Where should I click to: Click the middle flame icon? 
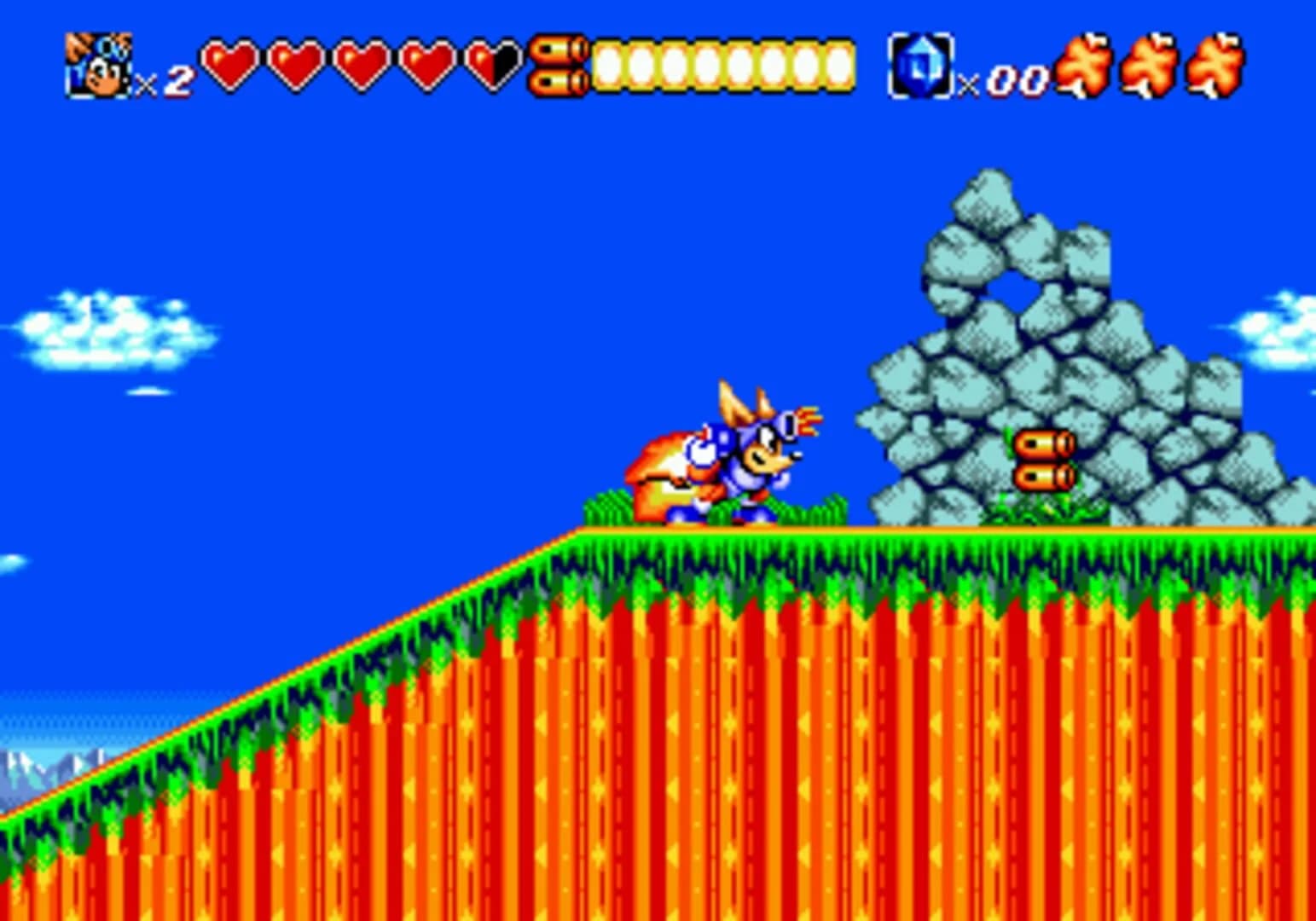[1153, 64]
